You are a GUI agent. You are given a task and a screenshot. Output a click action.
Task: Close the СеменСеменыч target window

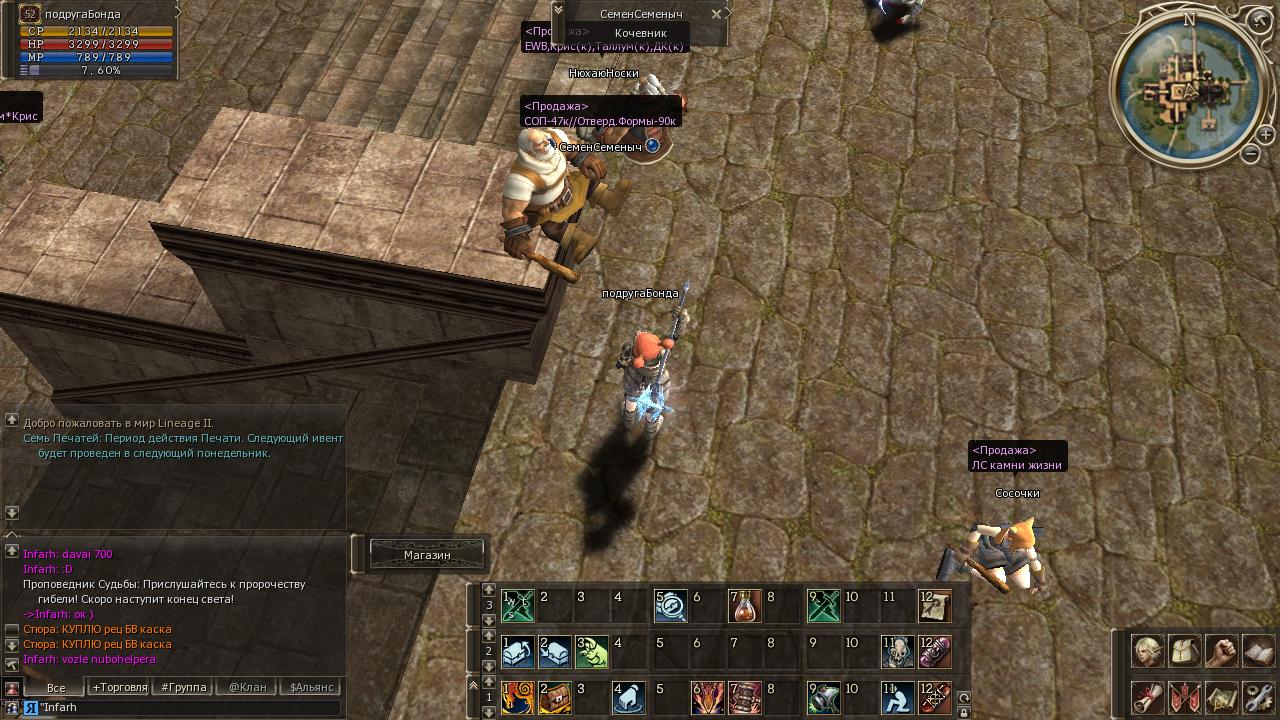pyautogui.click(x=716, y=14)
